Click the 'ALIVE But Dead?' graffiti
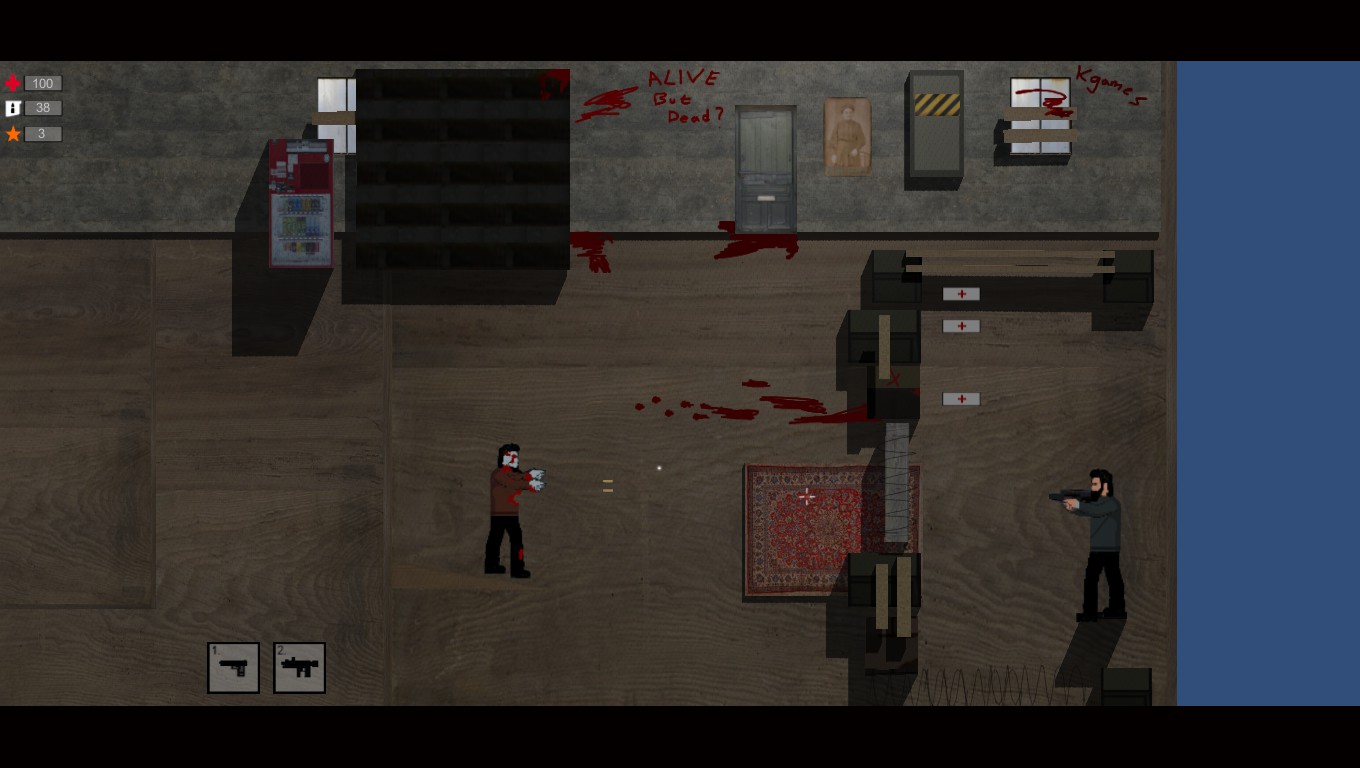 click(x=685, y=96)
